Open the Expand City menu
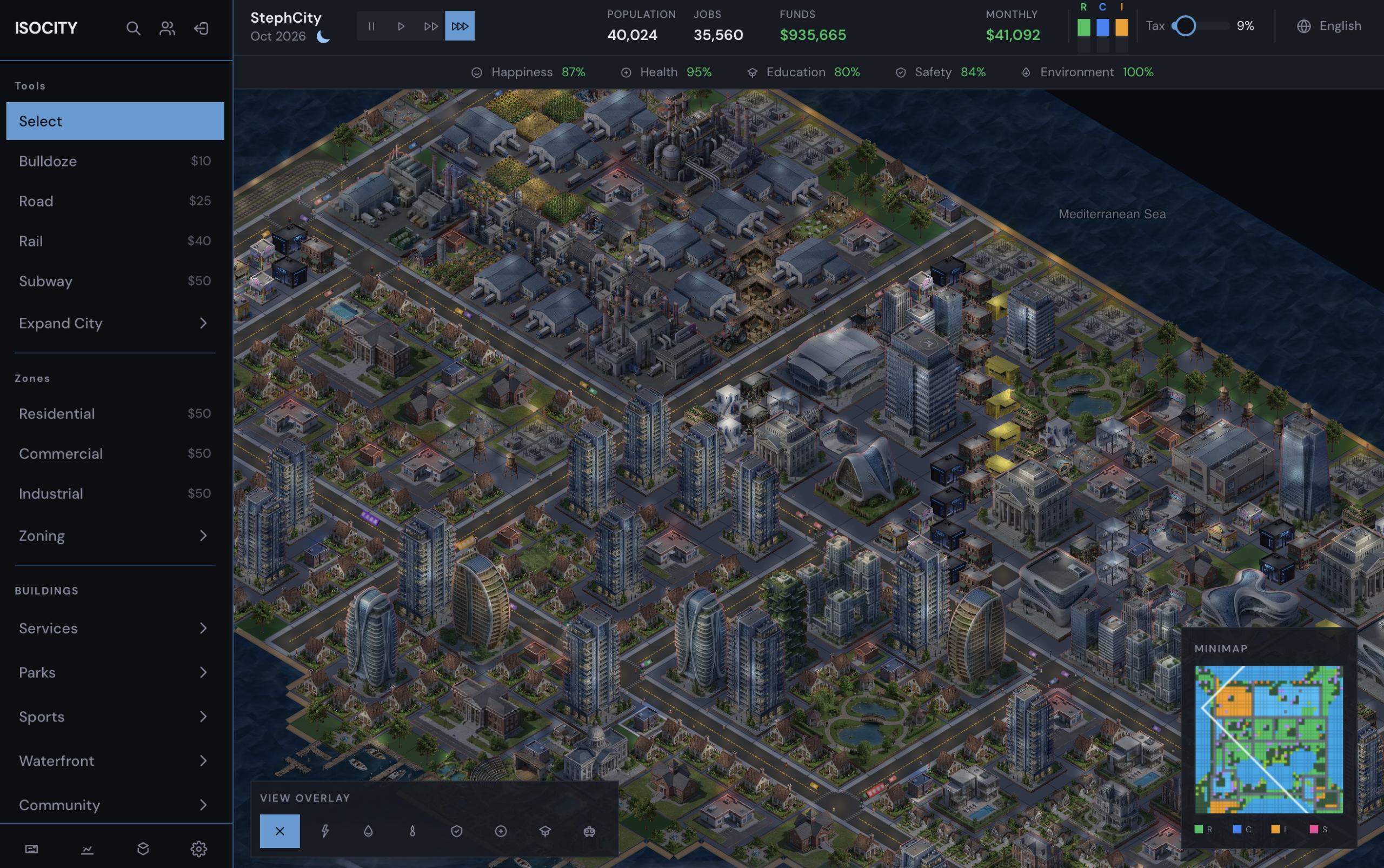 point(115,323)
